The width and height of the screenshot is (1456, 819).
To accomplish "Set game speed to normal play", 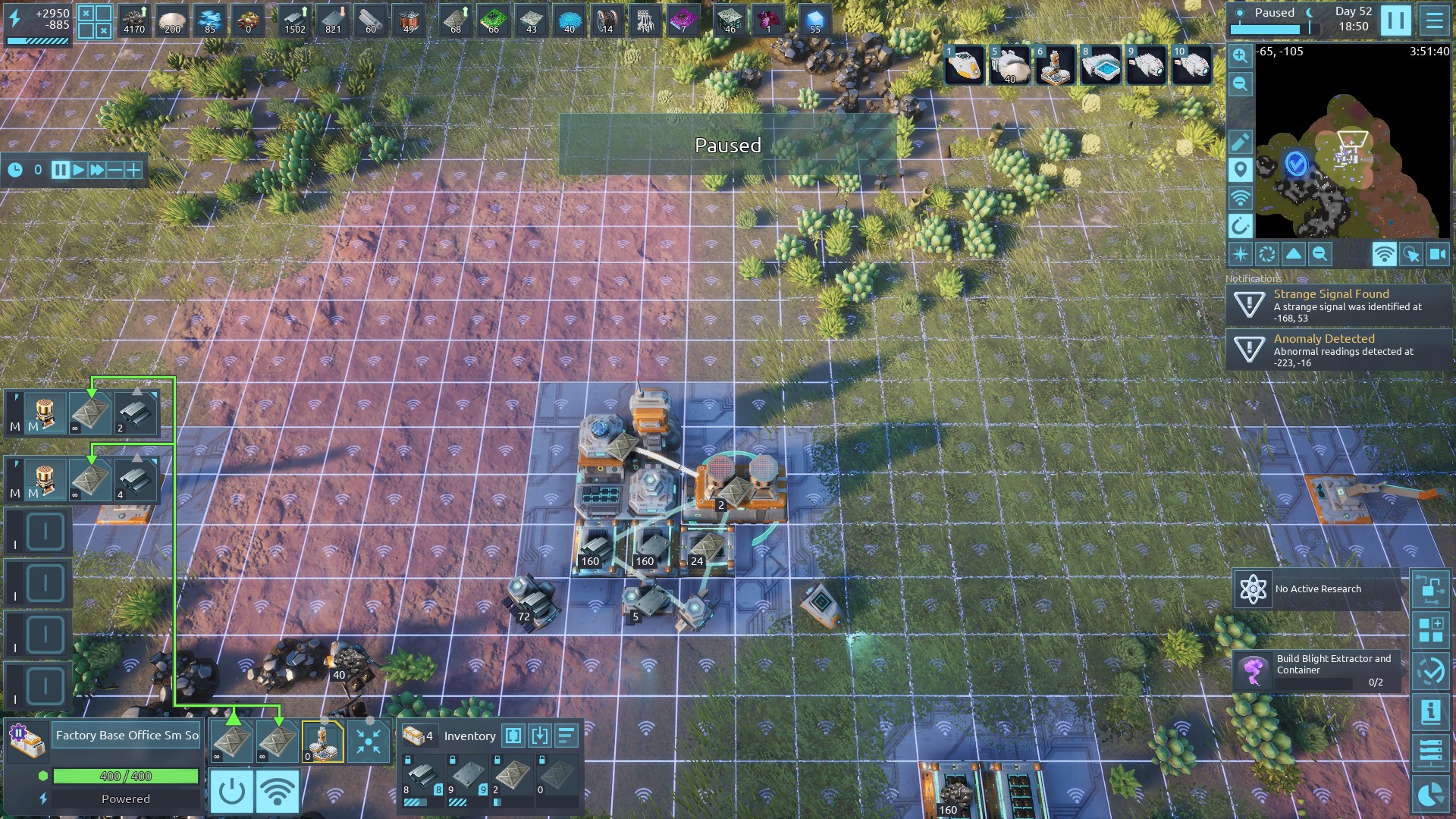I will click(79, 170).
